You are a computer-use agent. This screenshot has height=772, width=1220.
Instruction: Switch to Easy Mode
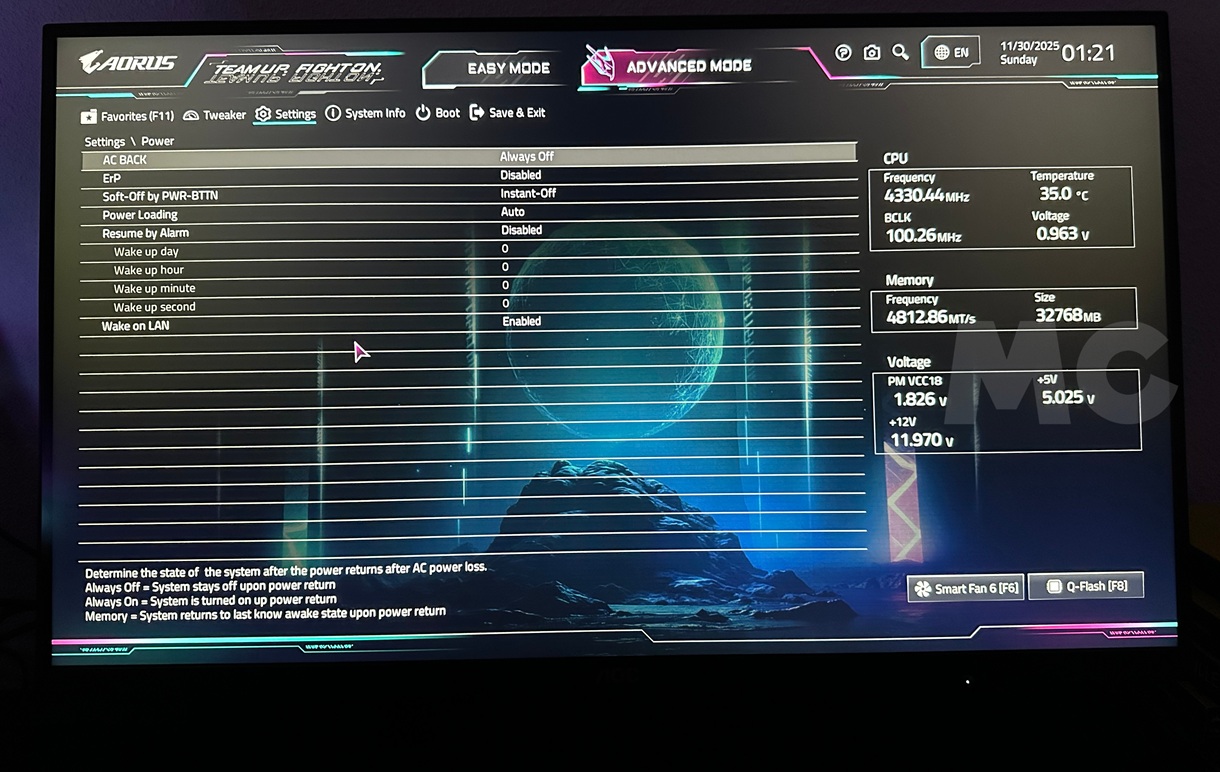[x=508, y=68]
